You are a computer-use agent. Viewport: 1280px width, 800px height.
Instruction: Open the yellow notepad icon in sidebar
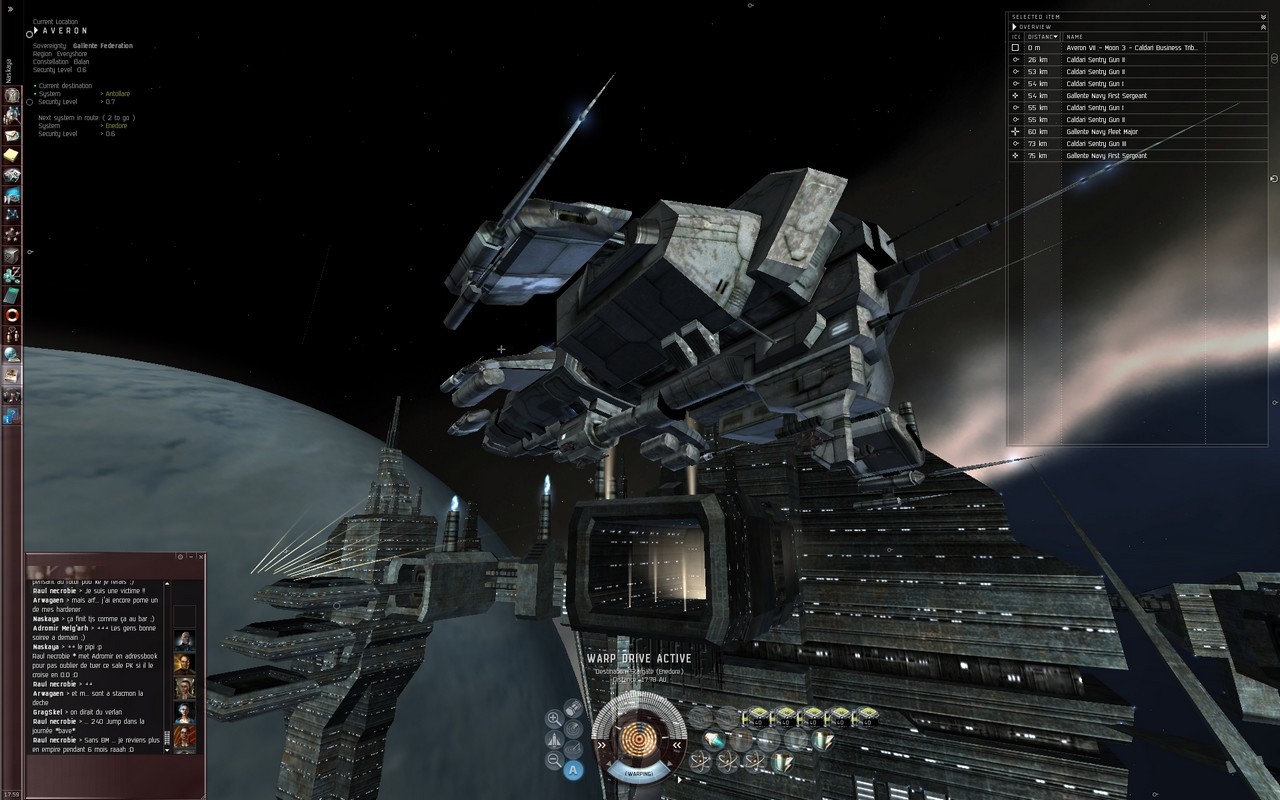[12, 156]
